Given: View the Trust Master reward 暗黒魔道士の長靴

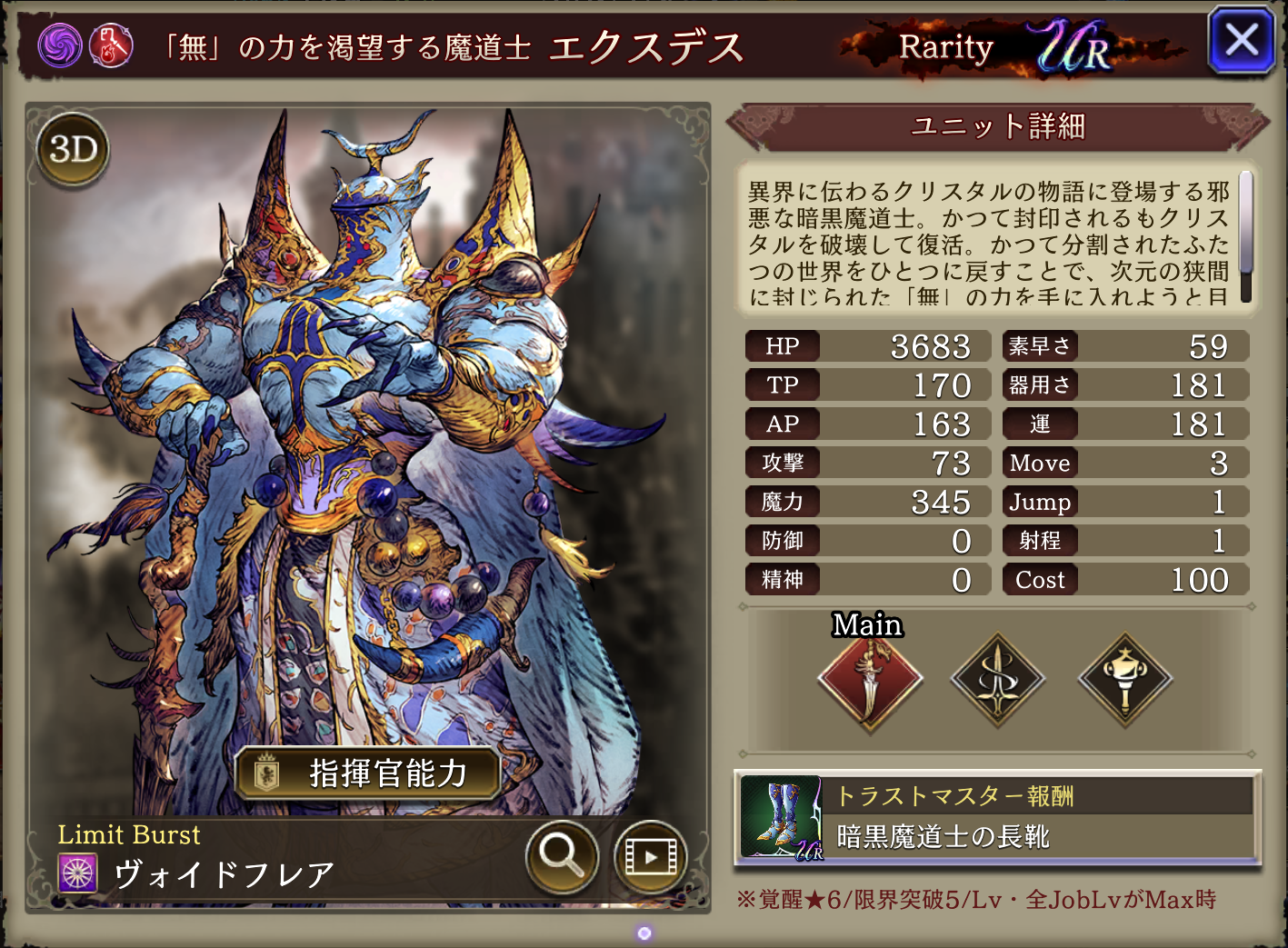Looking at the screenshot, I should coord(997,817).
